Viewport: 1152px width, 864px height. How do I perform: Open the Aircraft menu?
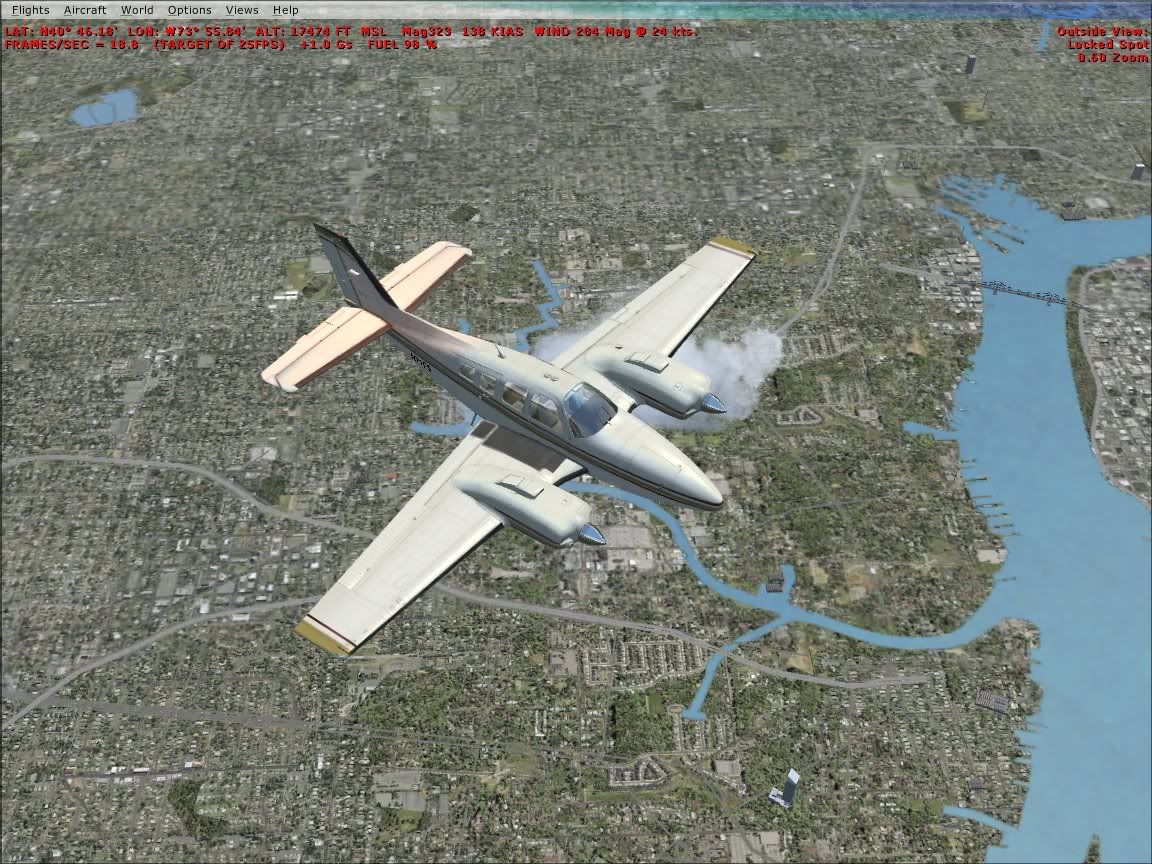84,9
